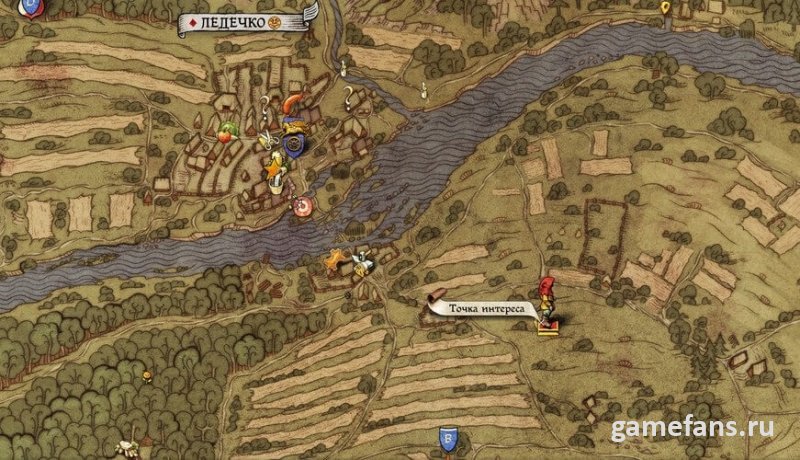Click the blue shield marker labeled B

pyautogui.click(x=450, y=438)
